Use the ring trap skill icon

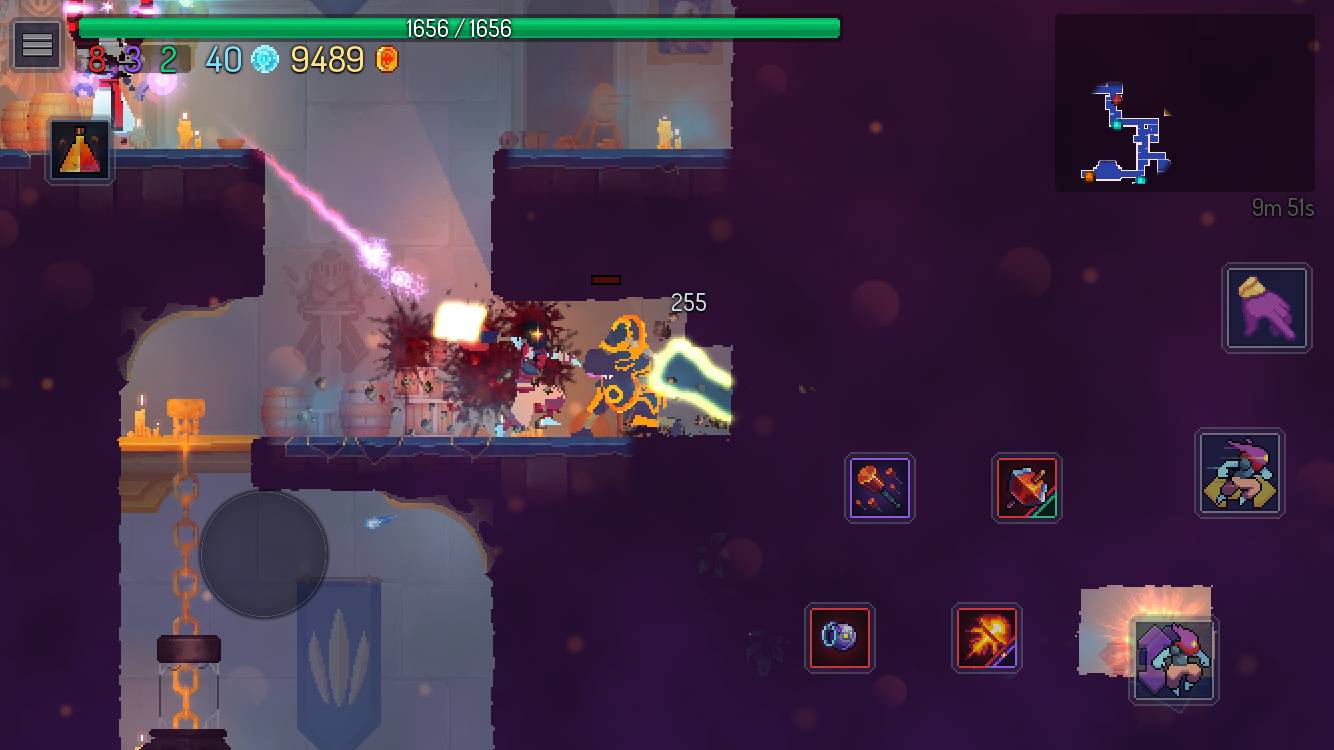point(839,638)
